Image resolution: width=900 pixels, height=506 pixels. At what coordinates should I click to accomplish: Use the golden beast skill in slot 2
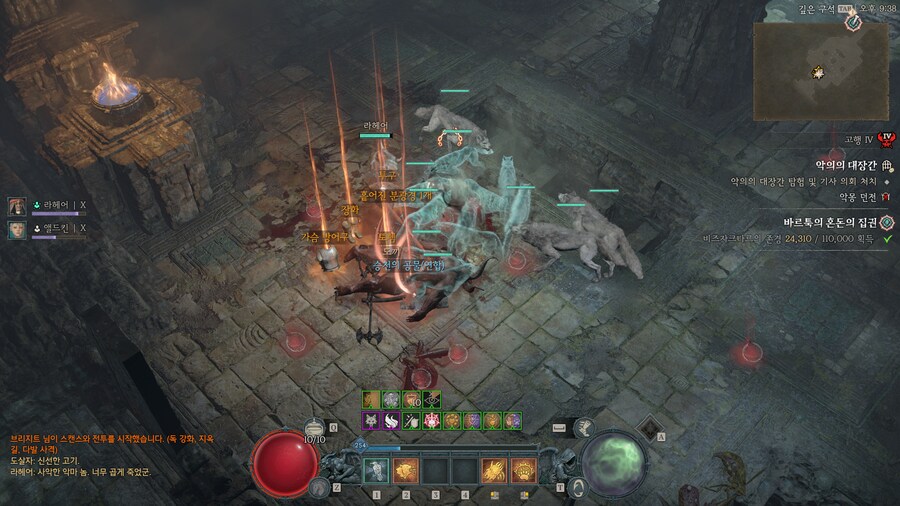[405, 470]
